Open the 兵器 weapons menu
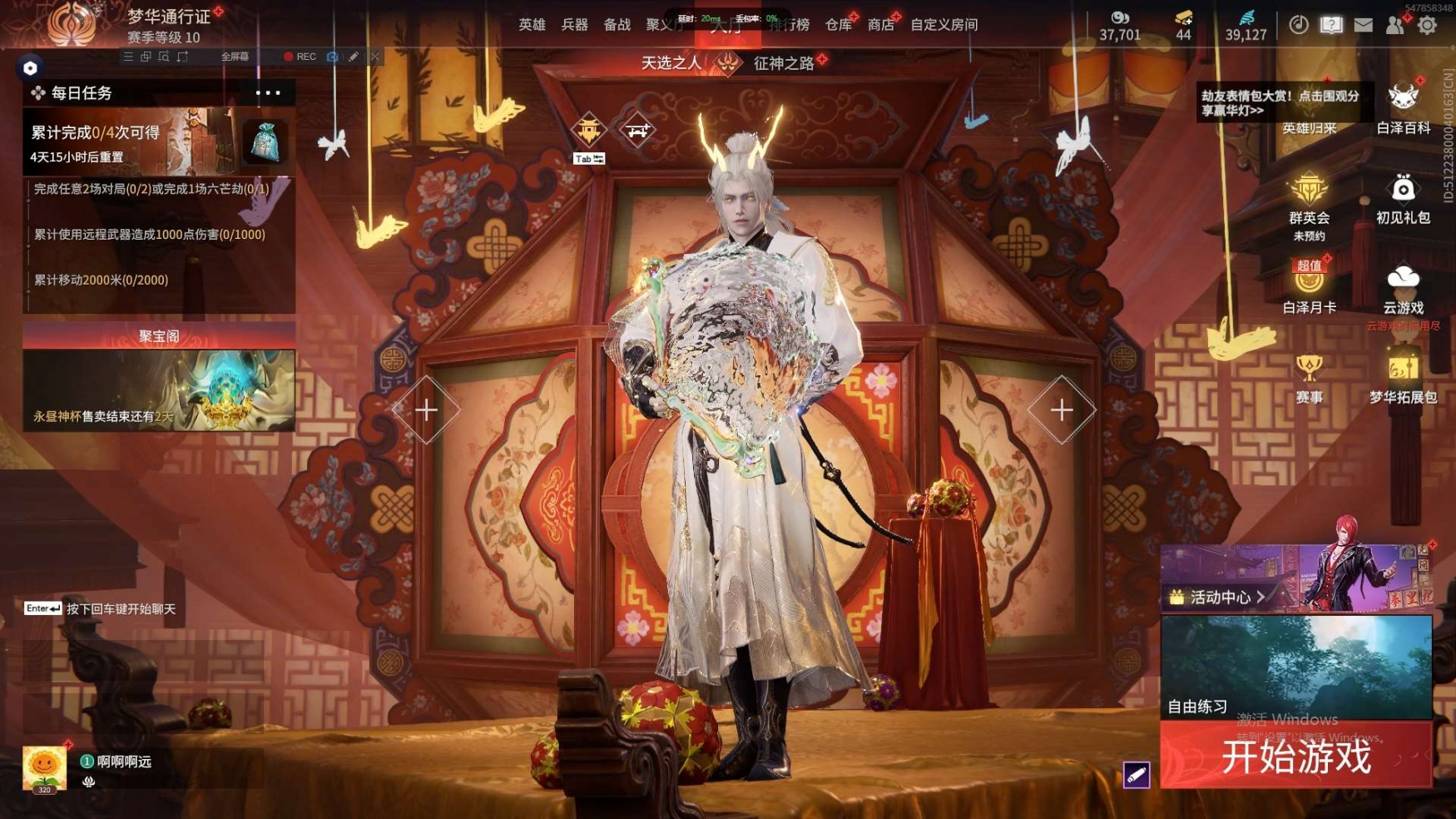1456x819 pixels. 574,25
